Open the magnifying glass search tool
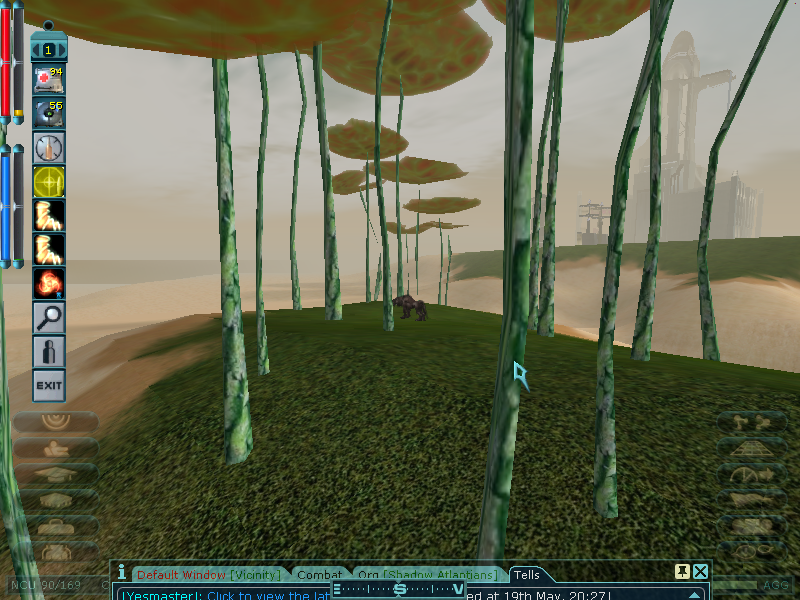The width and height of the screenshot is (800, 600). coord(49,317)
